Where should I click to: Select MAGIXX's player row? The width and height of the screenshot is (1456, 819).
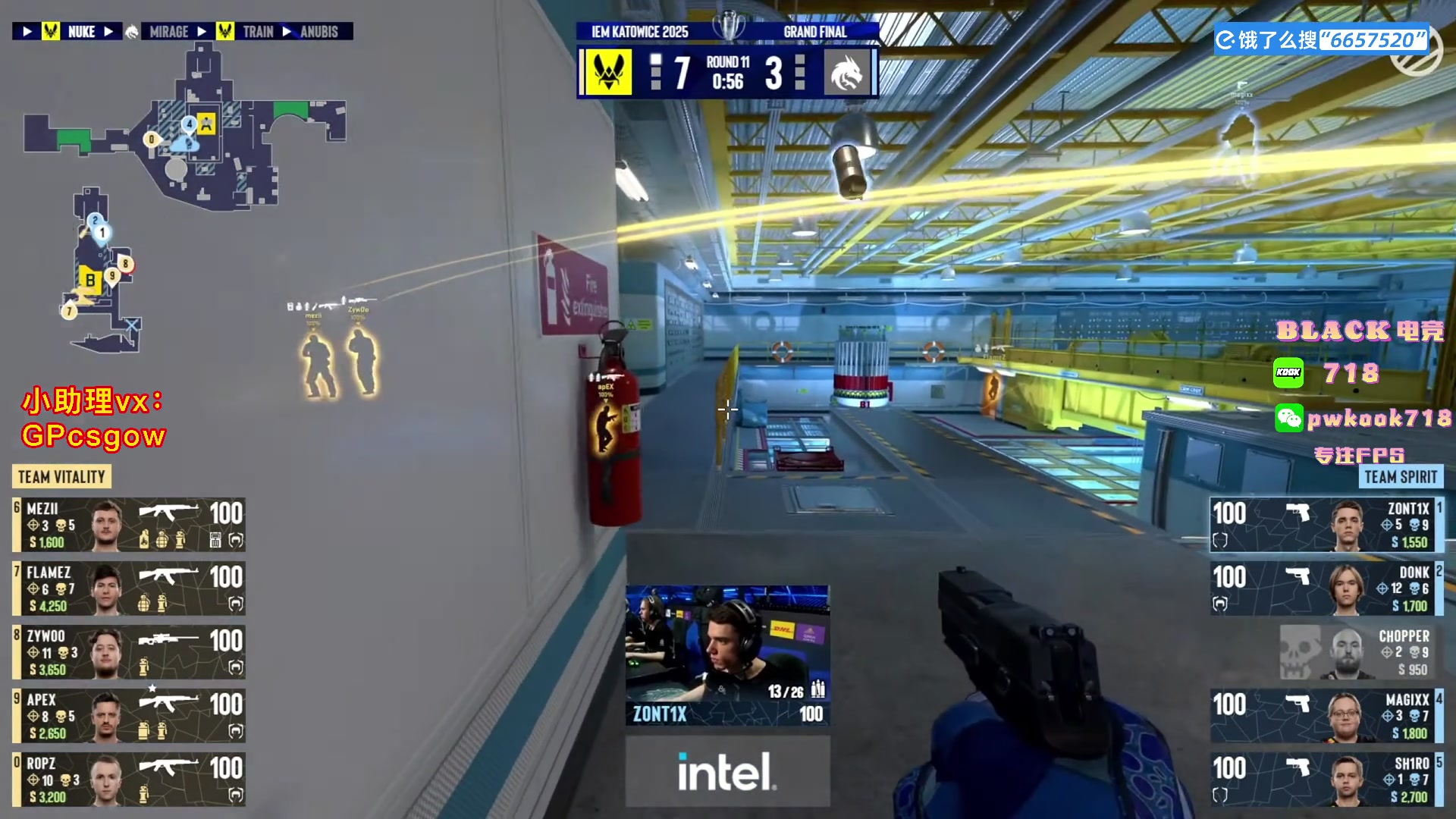pos(1326,716)
